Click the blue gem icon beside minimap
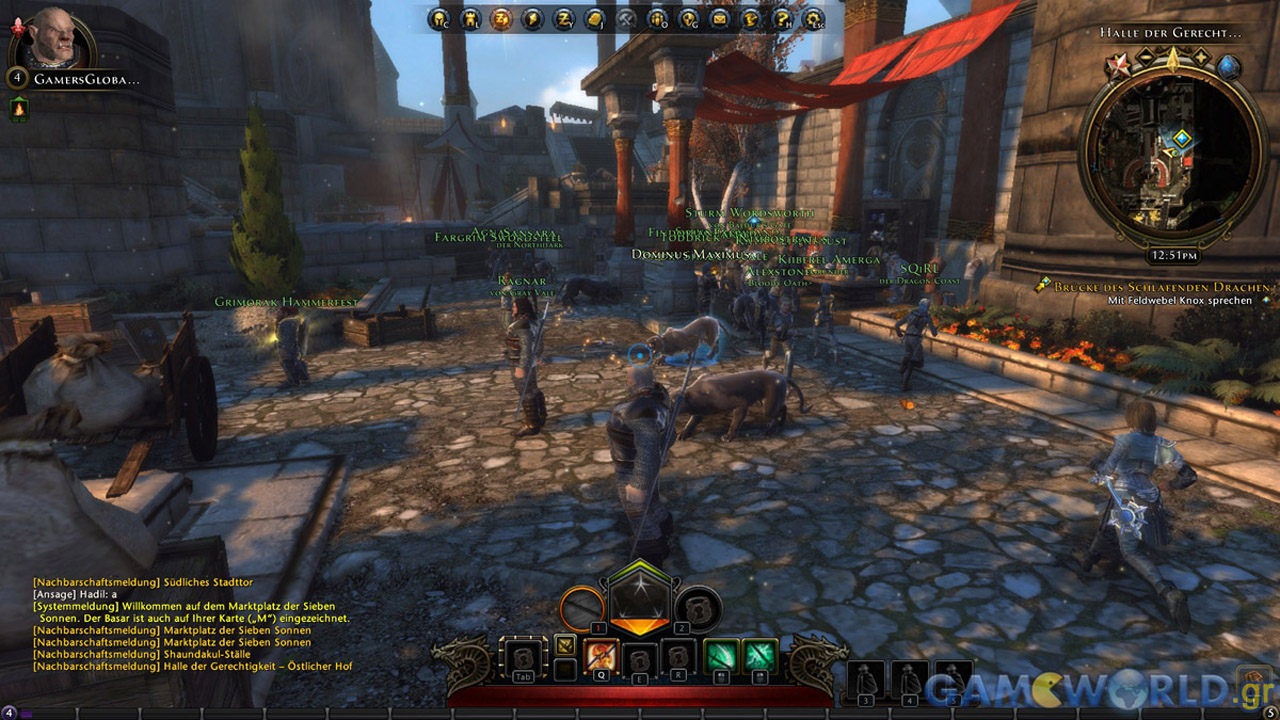 pos(1229,67)
